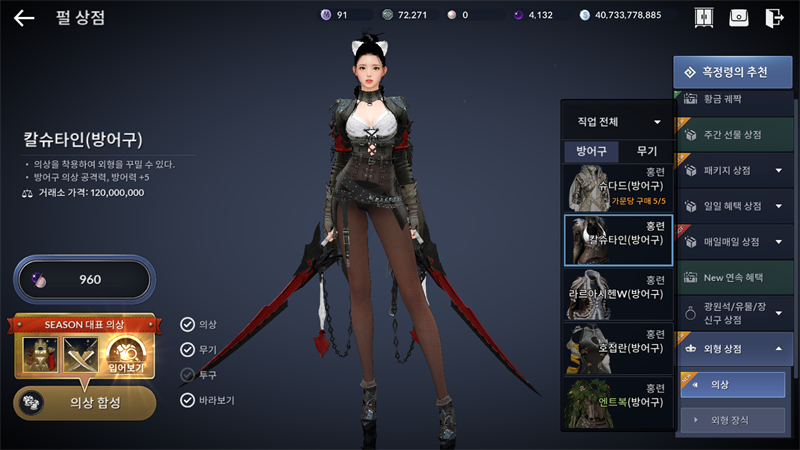This screenshot has height=450, width=800.
Task: Select the 외형 장식 subcategory
Action: 734,421
